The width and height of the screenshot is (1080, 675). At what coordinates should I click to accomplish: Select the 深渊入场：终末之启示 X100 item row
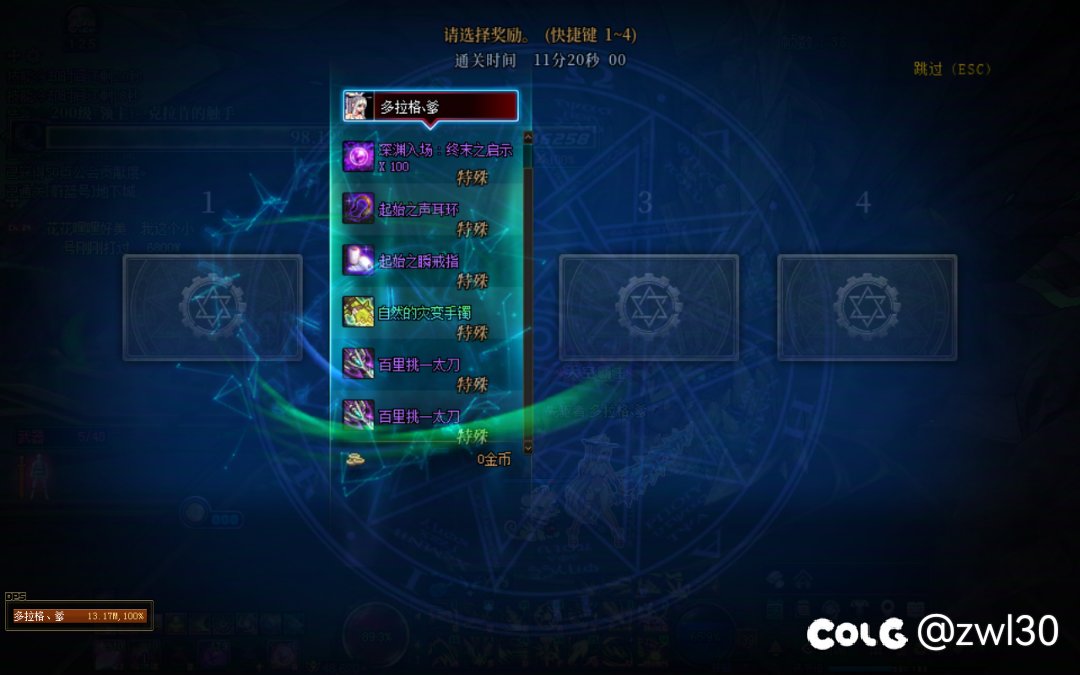coord(431,158)
